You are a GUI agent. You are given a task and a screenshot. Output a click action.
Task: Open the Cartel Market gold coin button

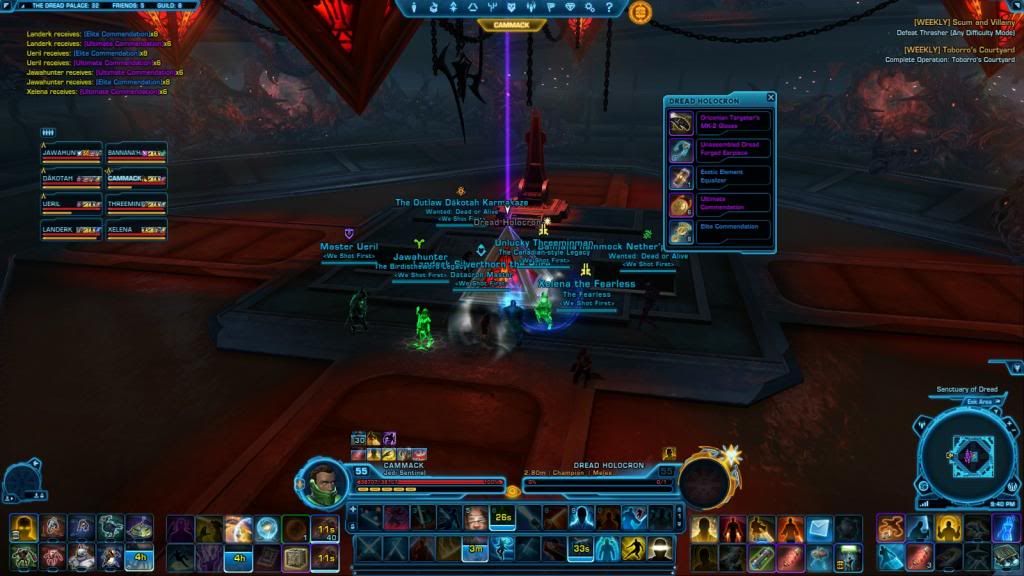(640, 12)
